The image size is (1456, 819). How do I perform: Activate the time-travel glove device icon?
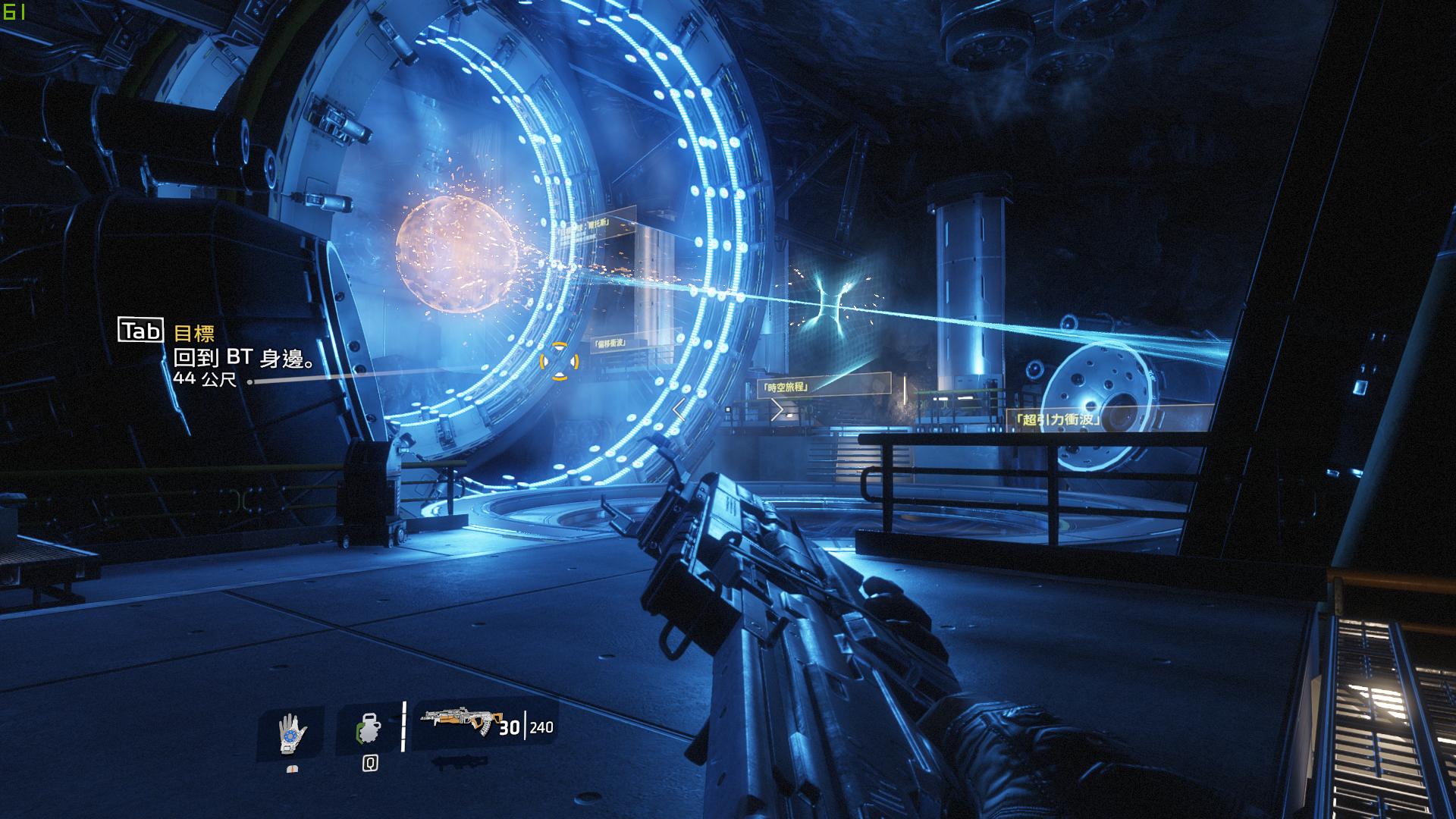(292, 733)
